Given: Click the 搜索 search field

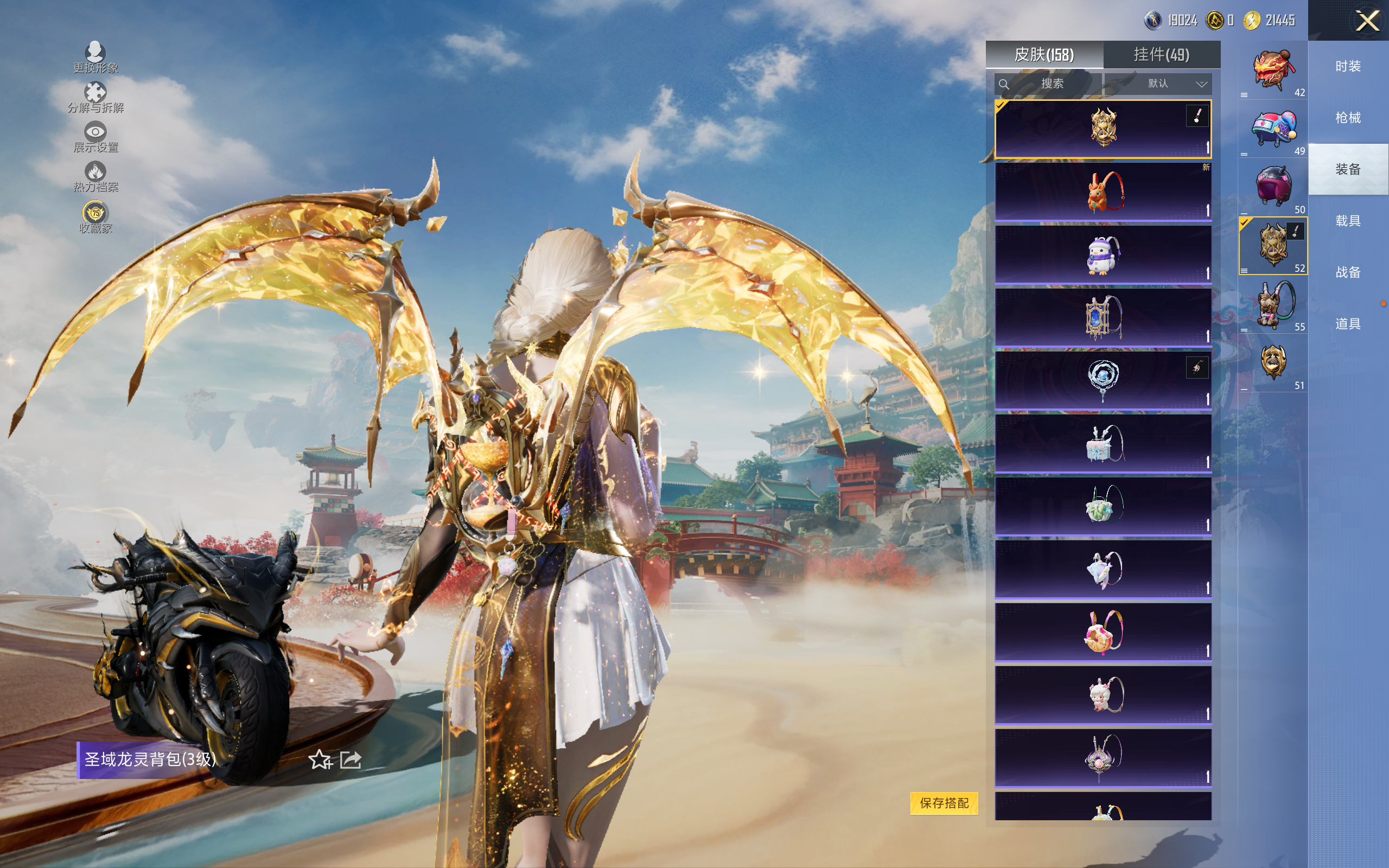Looking at the screenshot, I should (x=1048, y=84).
